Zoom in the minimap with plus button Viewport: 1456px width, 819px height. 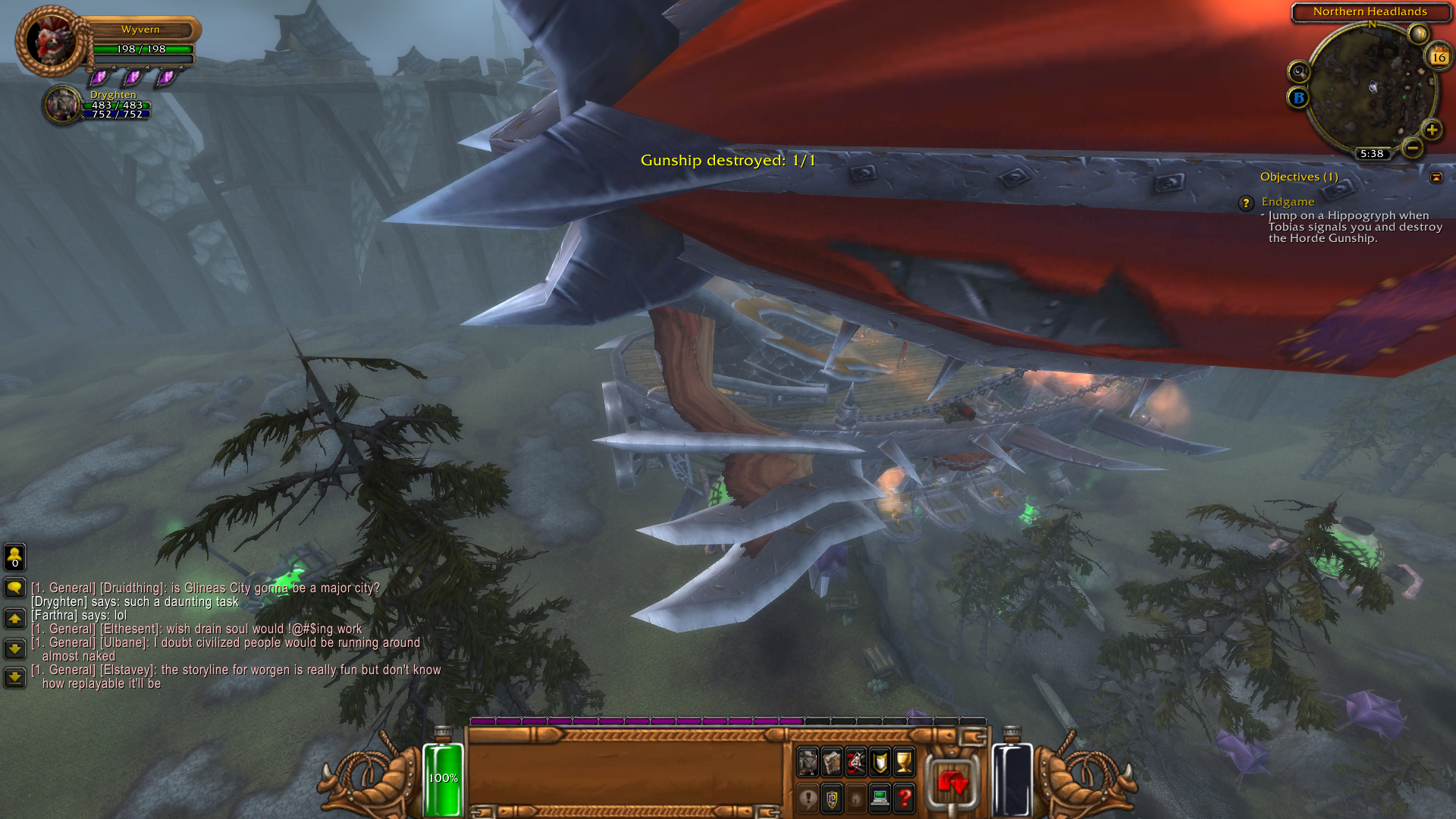coord(1432,130)
